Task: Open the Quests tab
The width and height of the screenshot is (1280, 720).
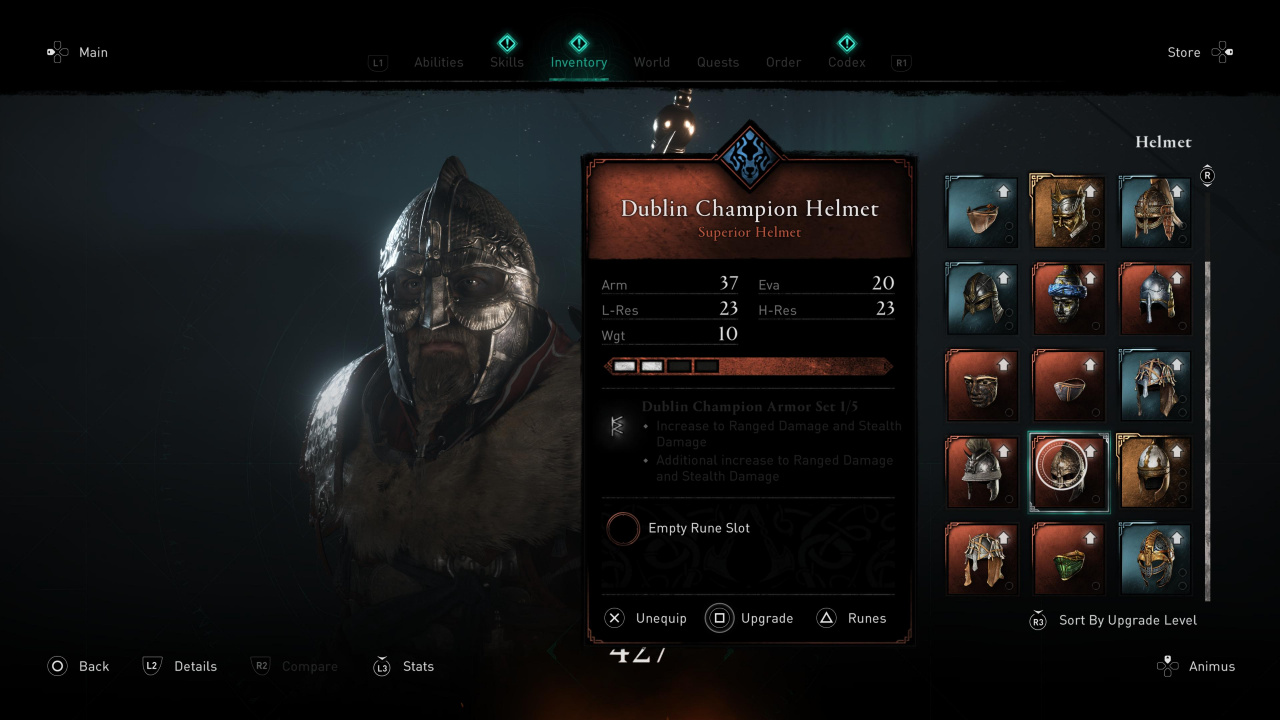Action: tap(718, 62)
